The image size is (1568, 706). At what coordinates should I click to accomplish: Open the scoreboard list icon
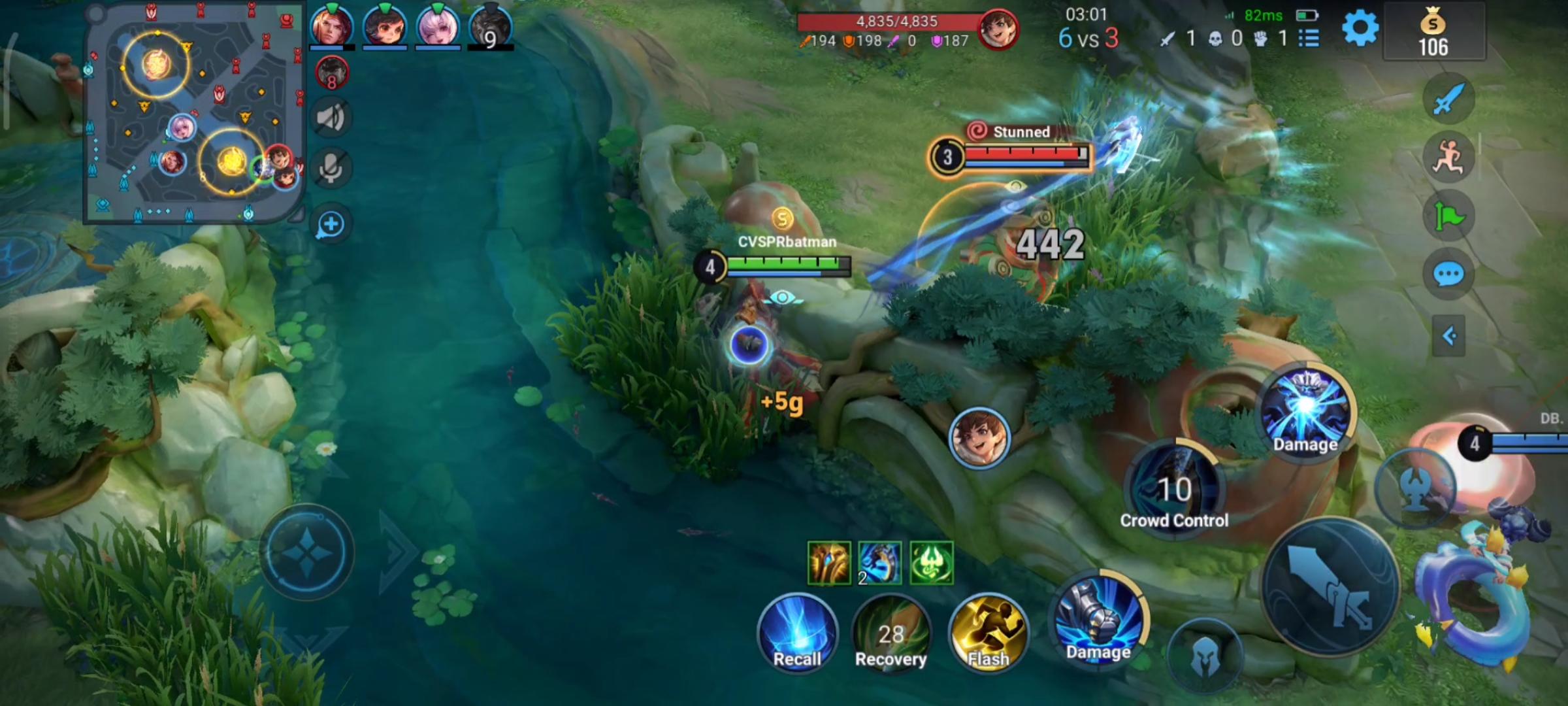[1309, 39]
